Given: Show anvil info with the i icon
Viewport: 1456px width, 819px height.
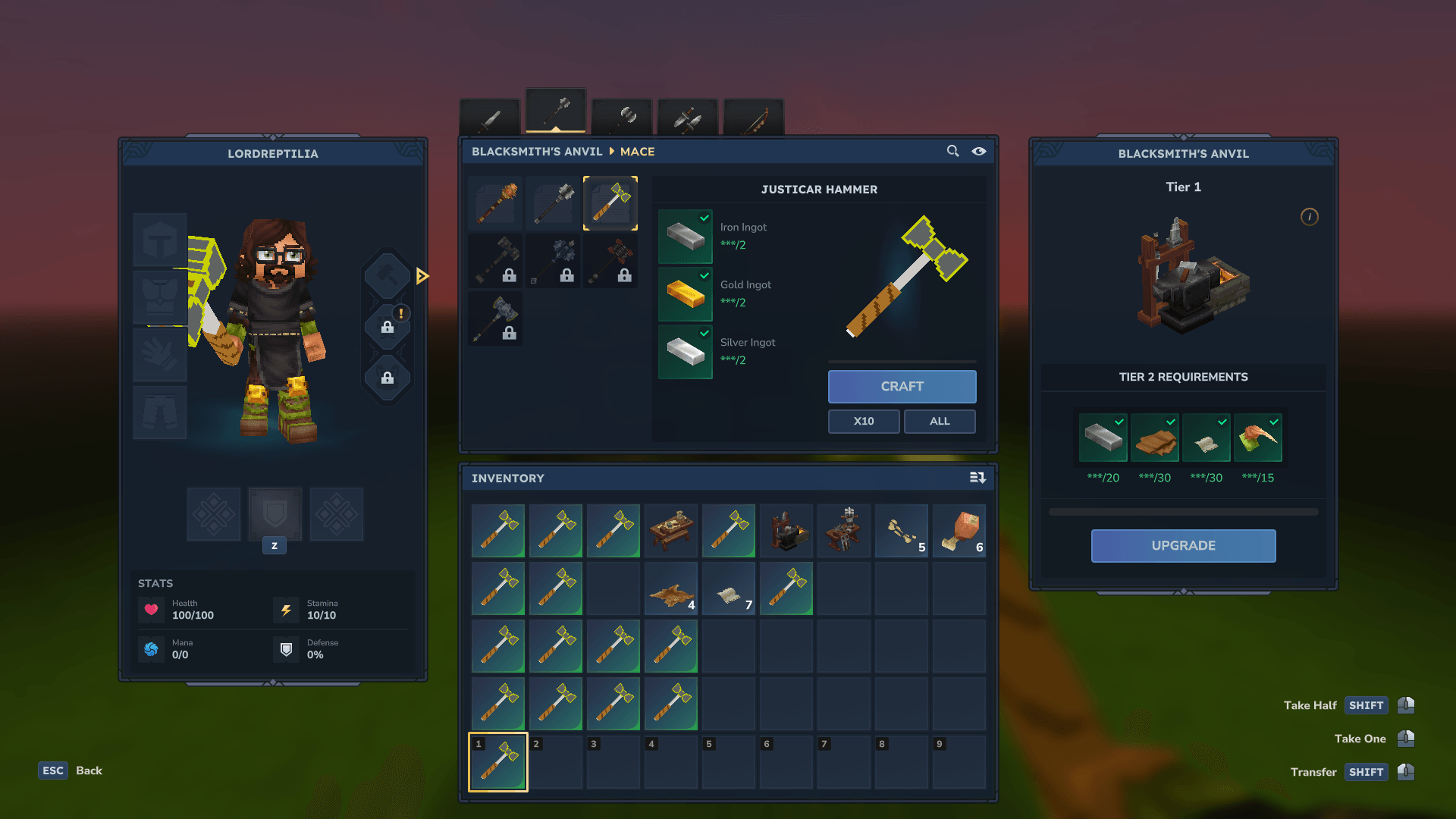Looking at the screenshot, I should [x=1309, y=217].
